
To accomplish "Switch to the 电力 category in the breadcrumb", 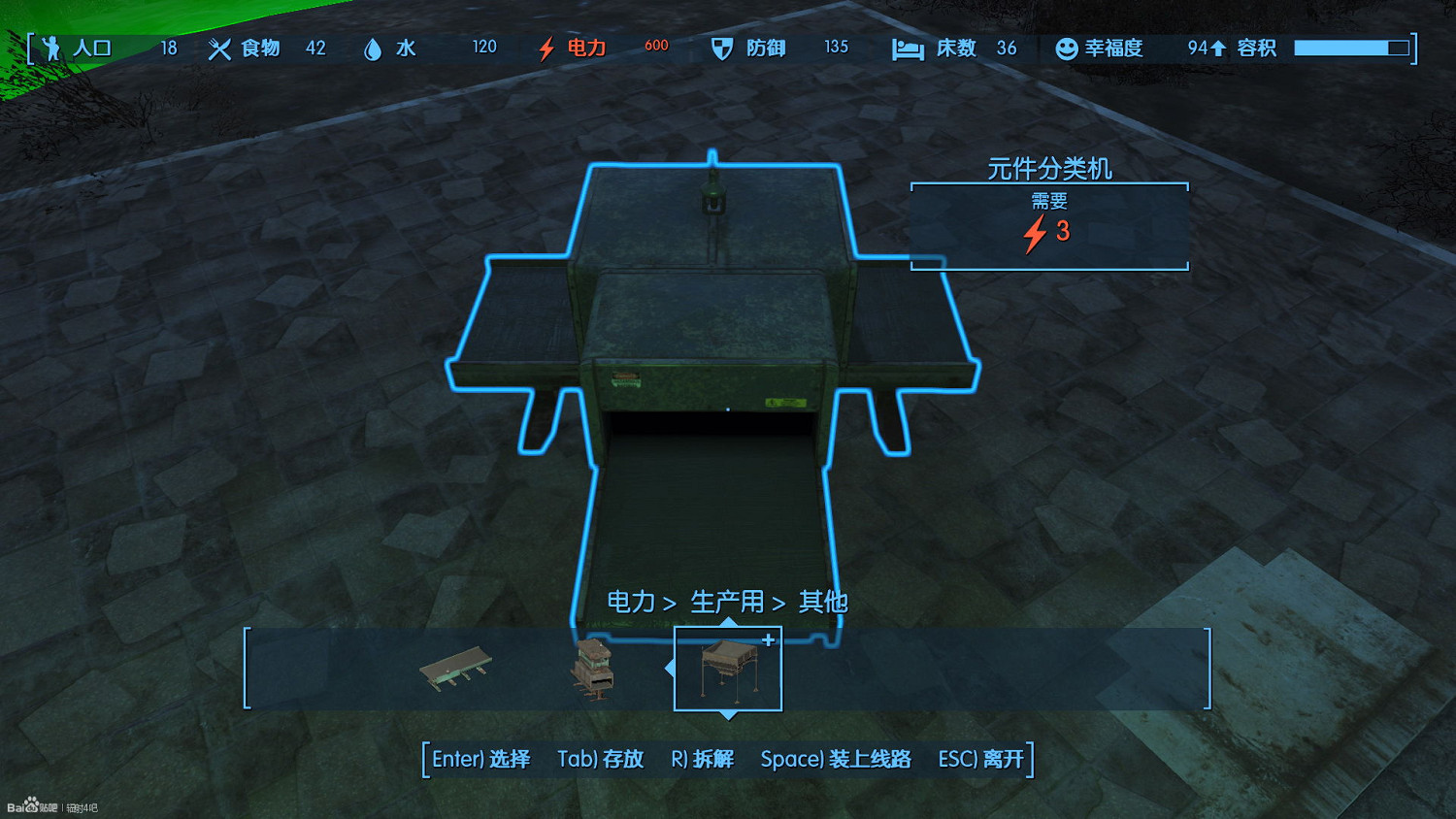I will click(x=629, y=602).
